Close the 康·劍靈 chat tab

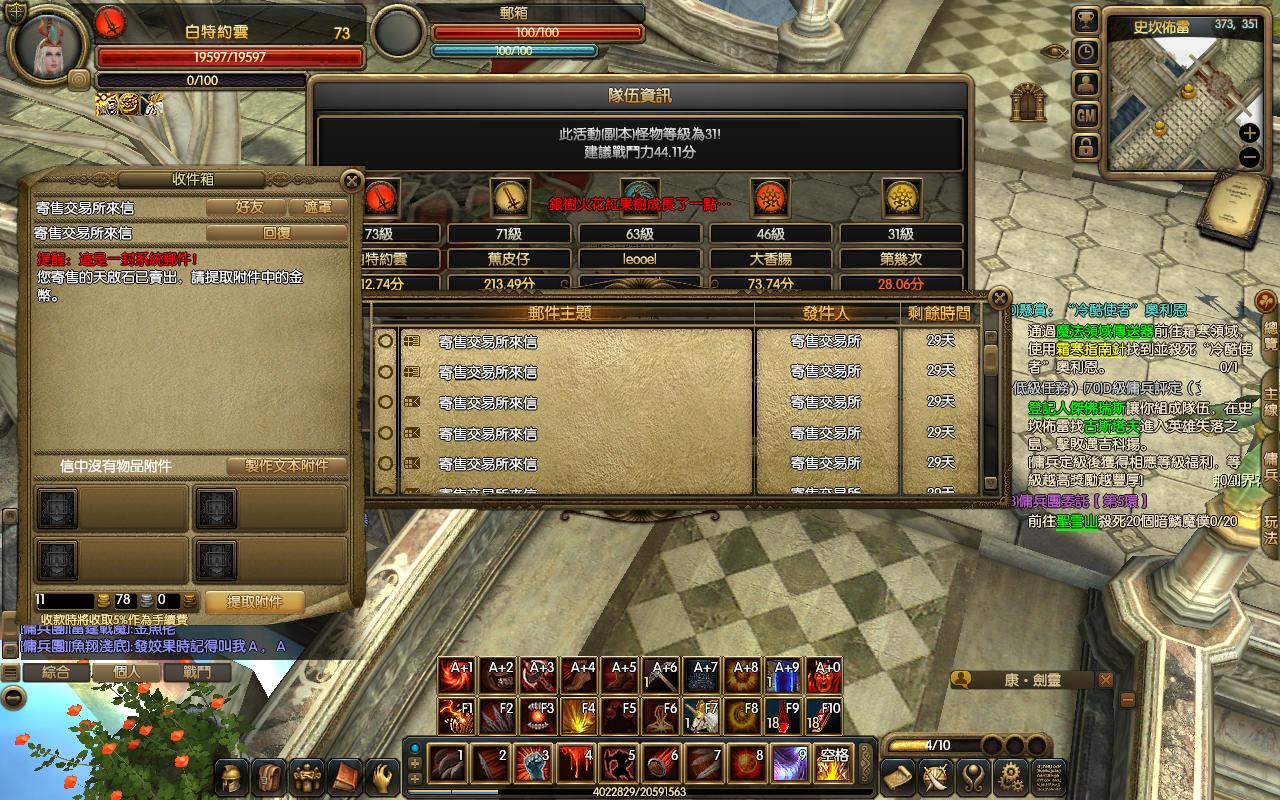click(1105, 680)
